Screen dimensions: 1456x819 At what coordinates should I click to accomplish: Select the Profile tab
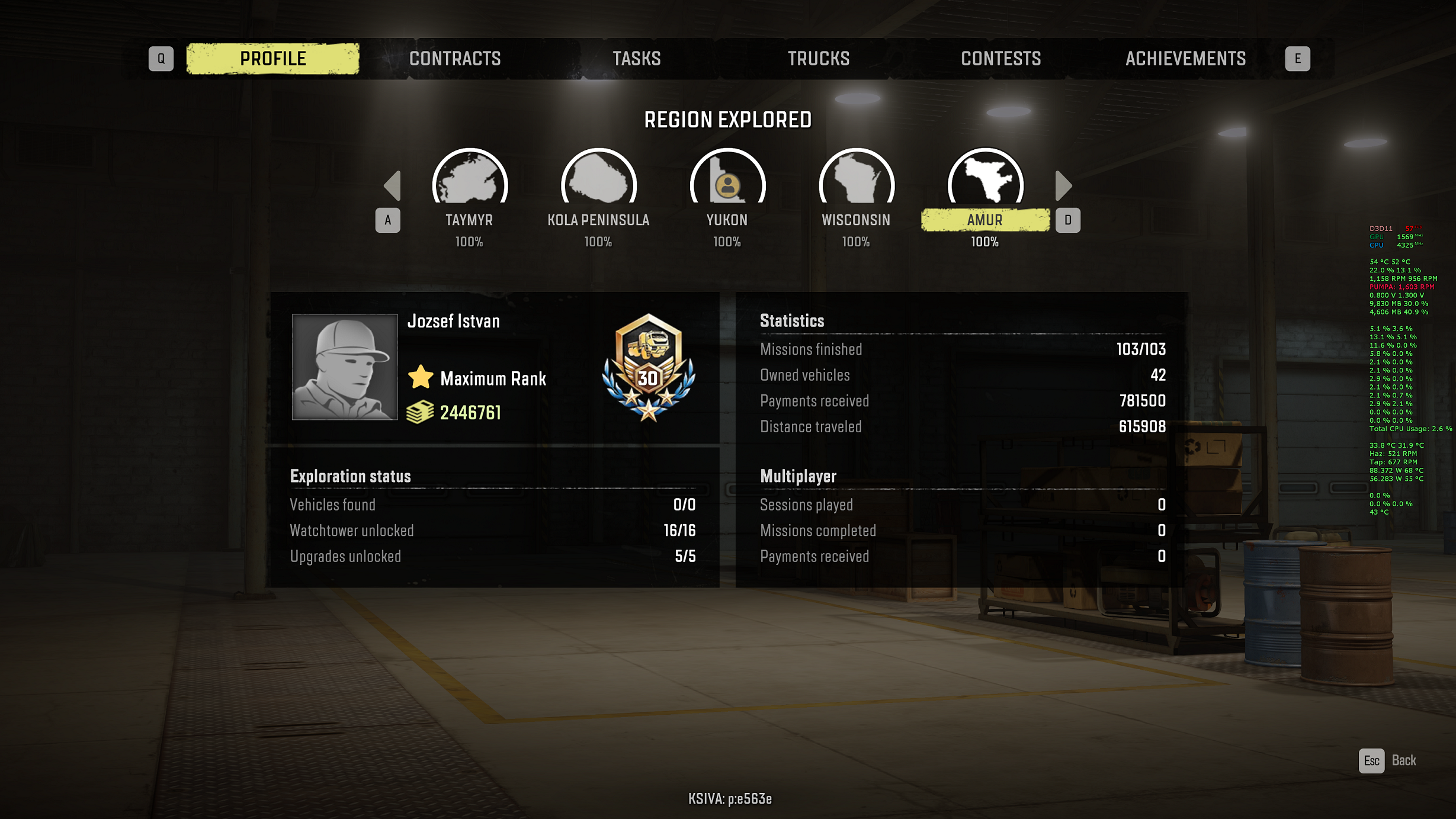pyautogui.click(x=272, y=59)
